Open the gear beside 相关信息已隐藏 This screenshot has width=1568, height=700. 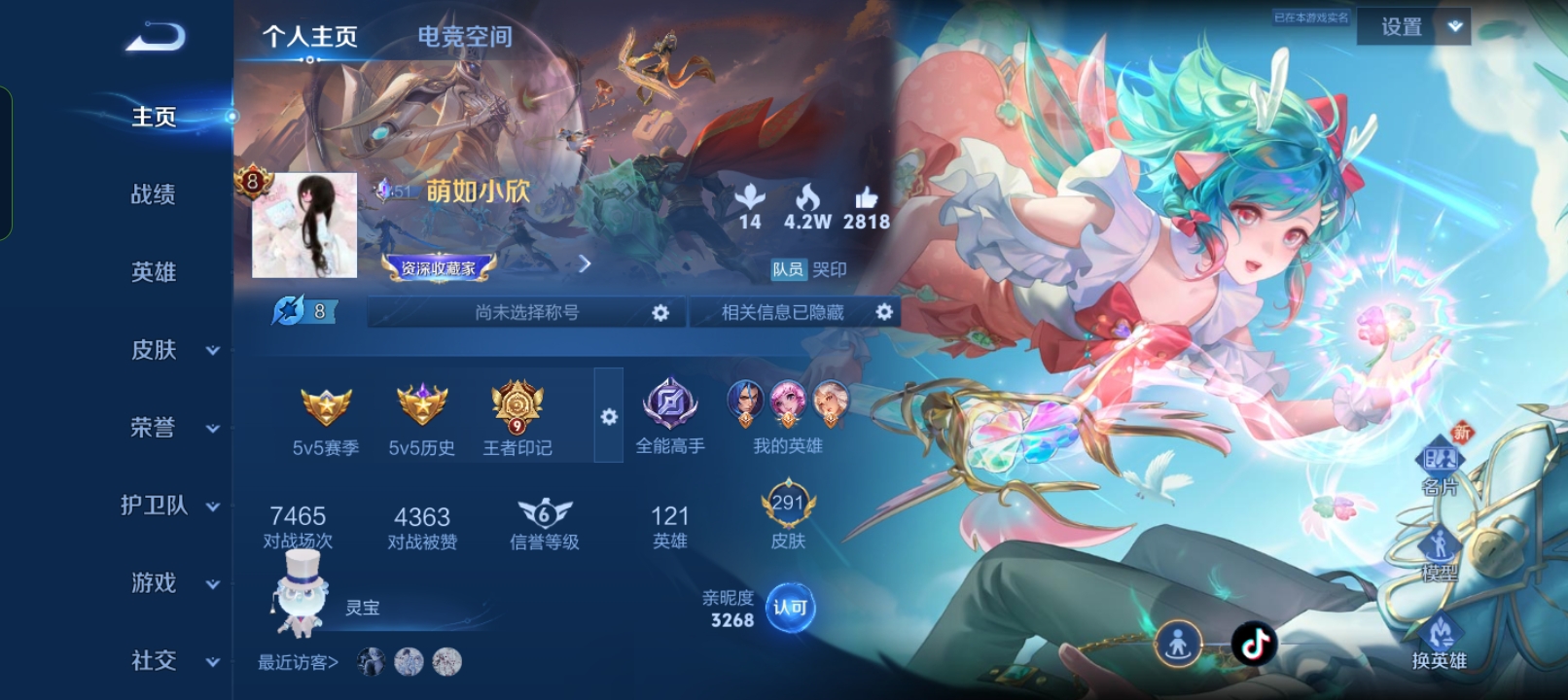pyautogui.click(x=884, y=312)
